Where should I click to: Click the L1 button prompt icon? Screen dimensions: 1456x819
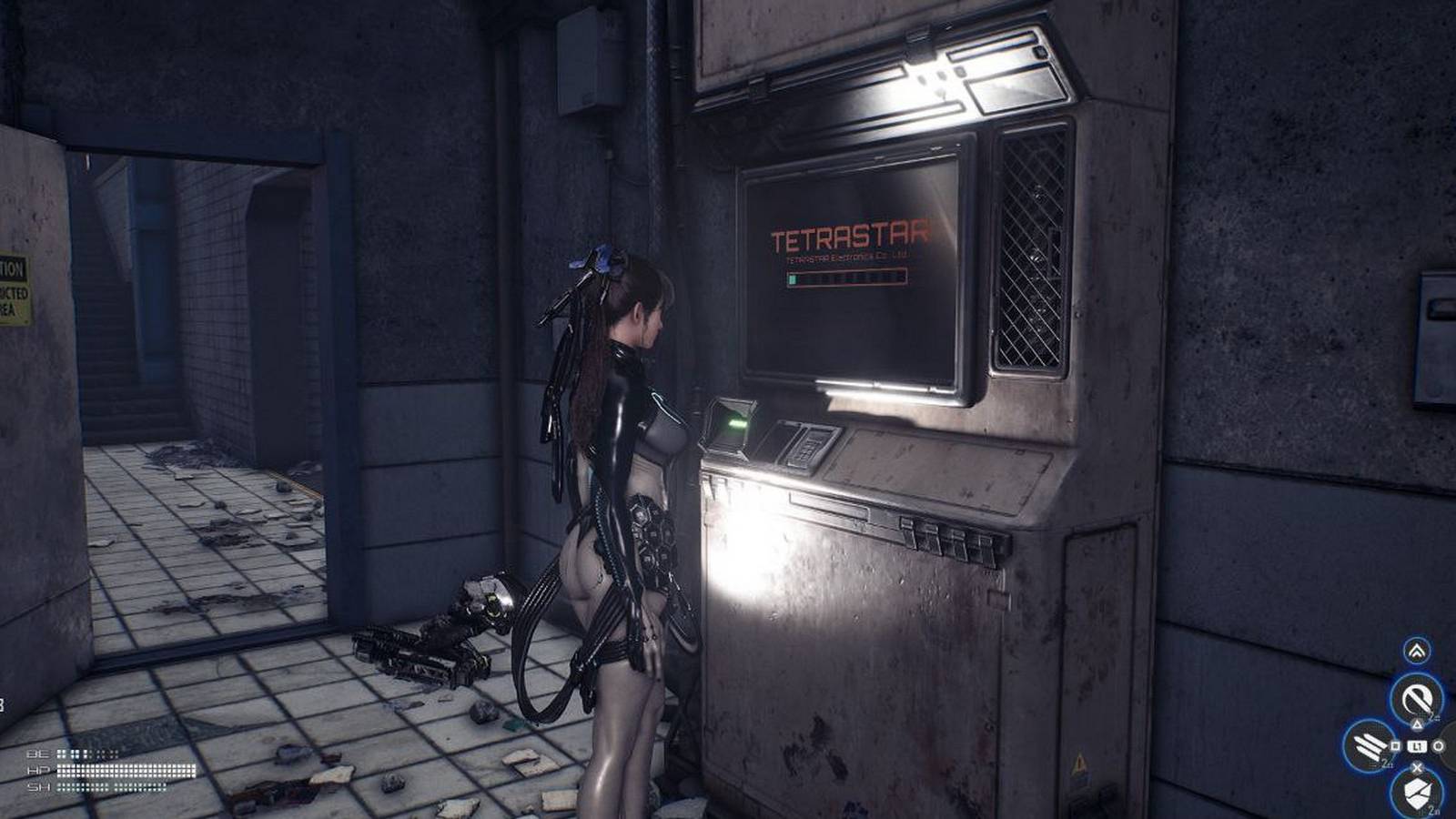1416,746
